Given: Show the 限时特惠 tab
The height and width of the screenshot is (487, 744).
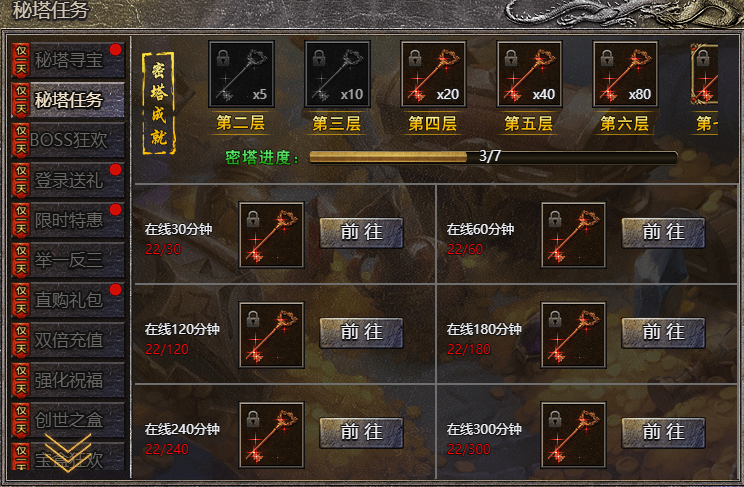Looking at the screenshot, I should tap(68, 220).
